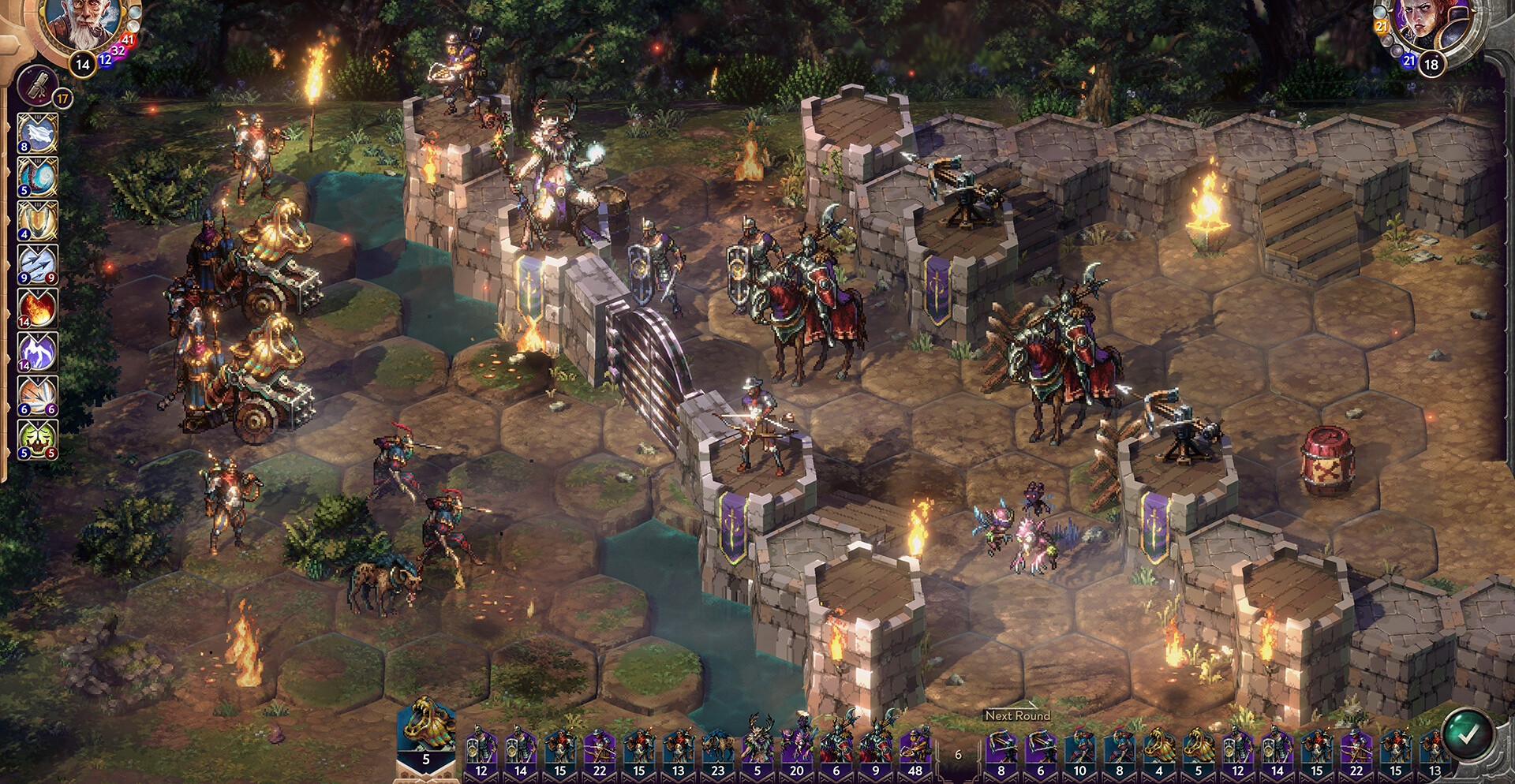The height and width of the screenshot is (784, 1515).
Task: Open the scroll spellbook icon
Action: tap(37, 85)
